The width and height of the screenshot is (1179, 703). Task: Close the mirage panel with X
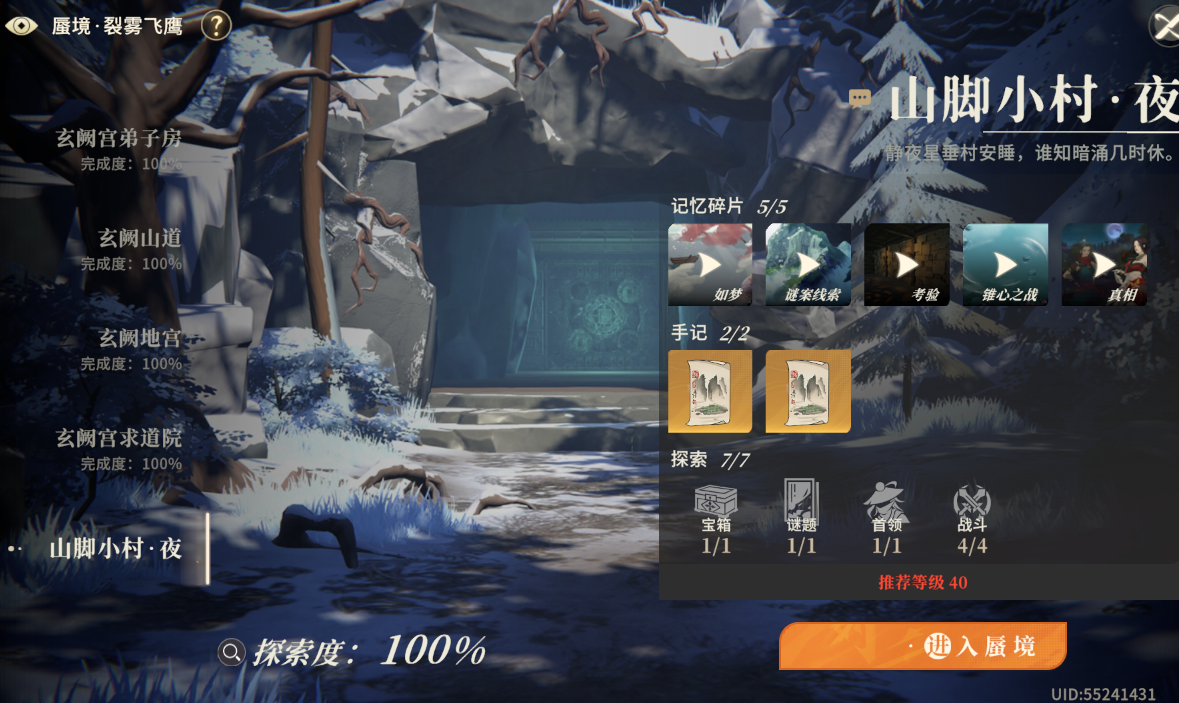pyautogui.click(x=1165, y=25)
